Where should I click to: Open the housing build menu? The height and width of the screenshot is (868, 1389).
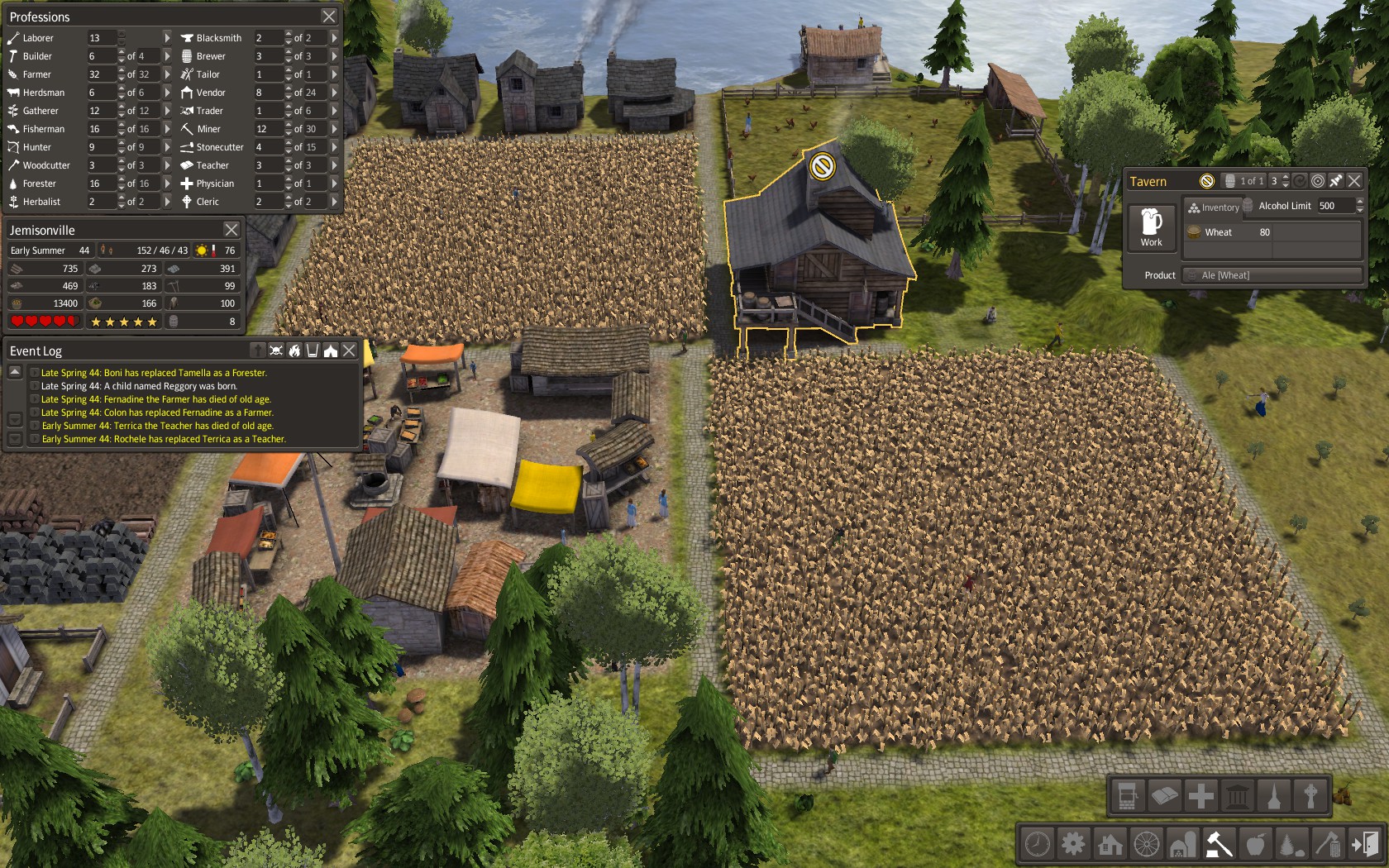[x=1110, y=844]
